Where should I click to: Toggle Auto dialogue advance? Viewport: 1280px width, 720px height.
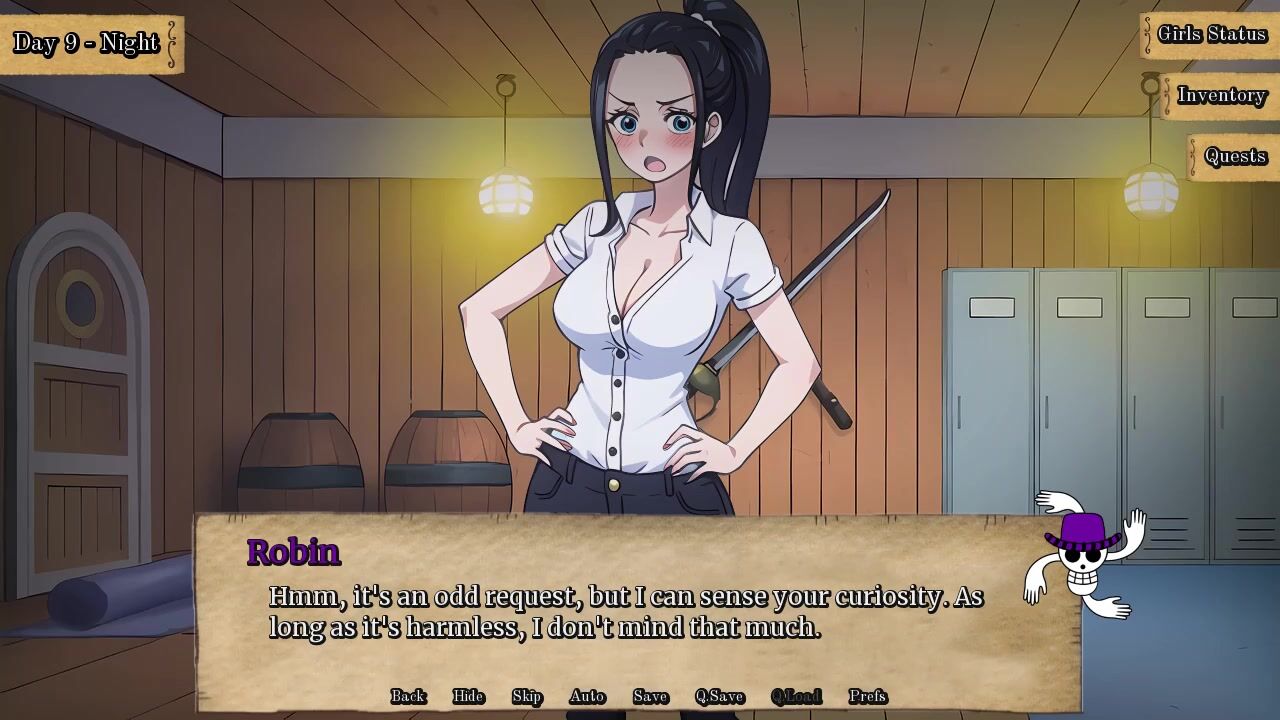(x=587, y=696)
